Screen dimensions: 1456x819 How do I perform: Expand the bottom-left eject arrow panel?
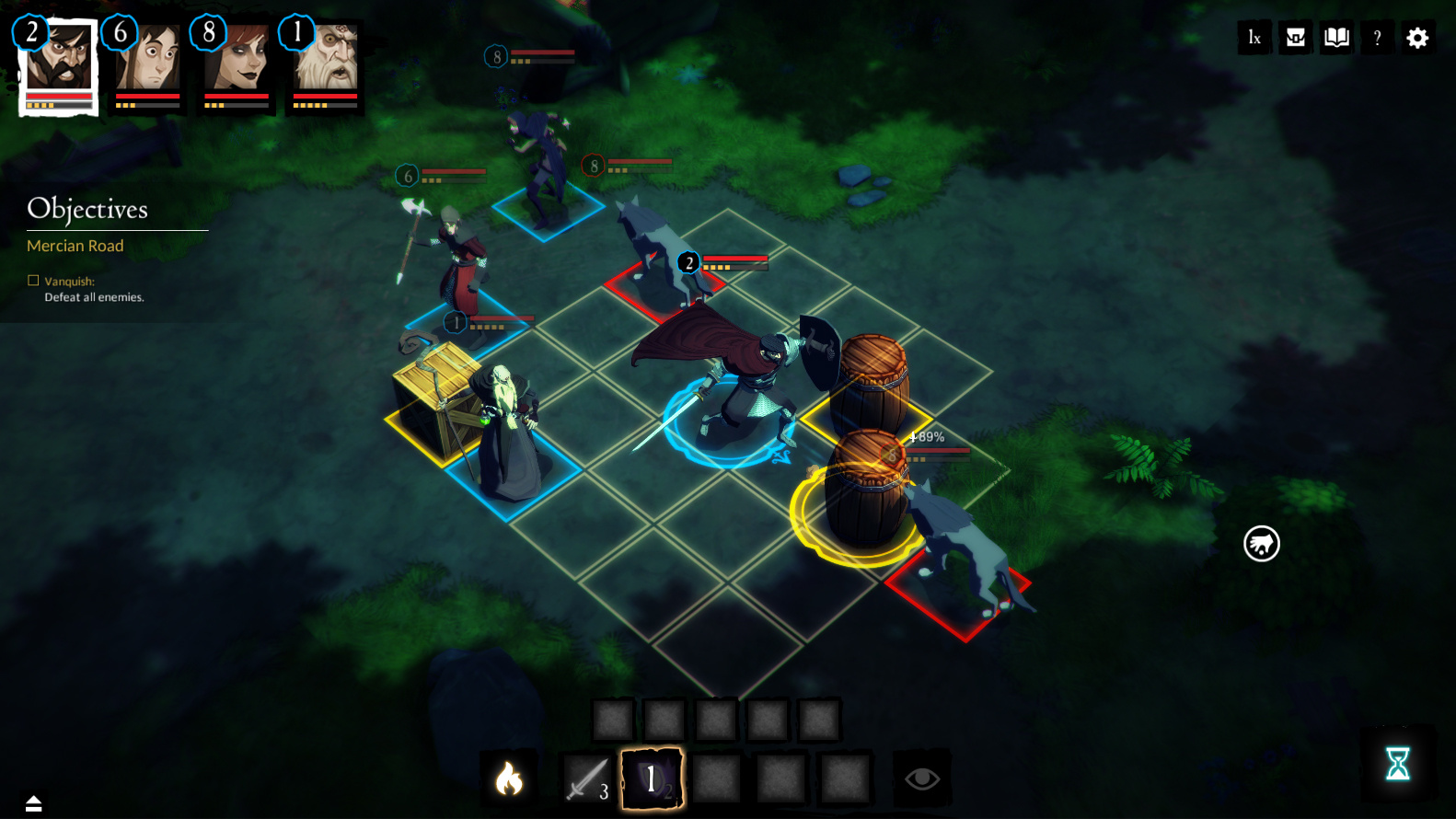point(34,803)
